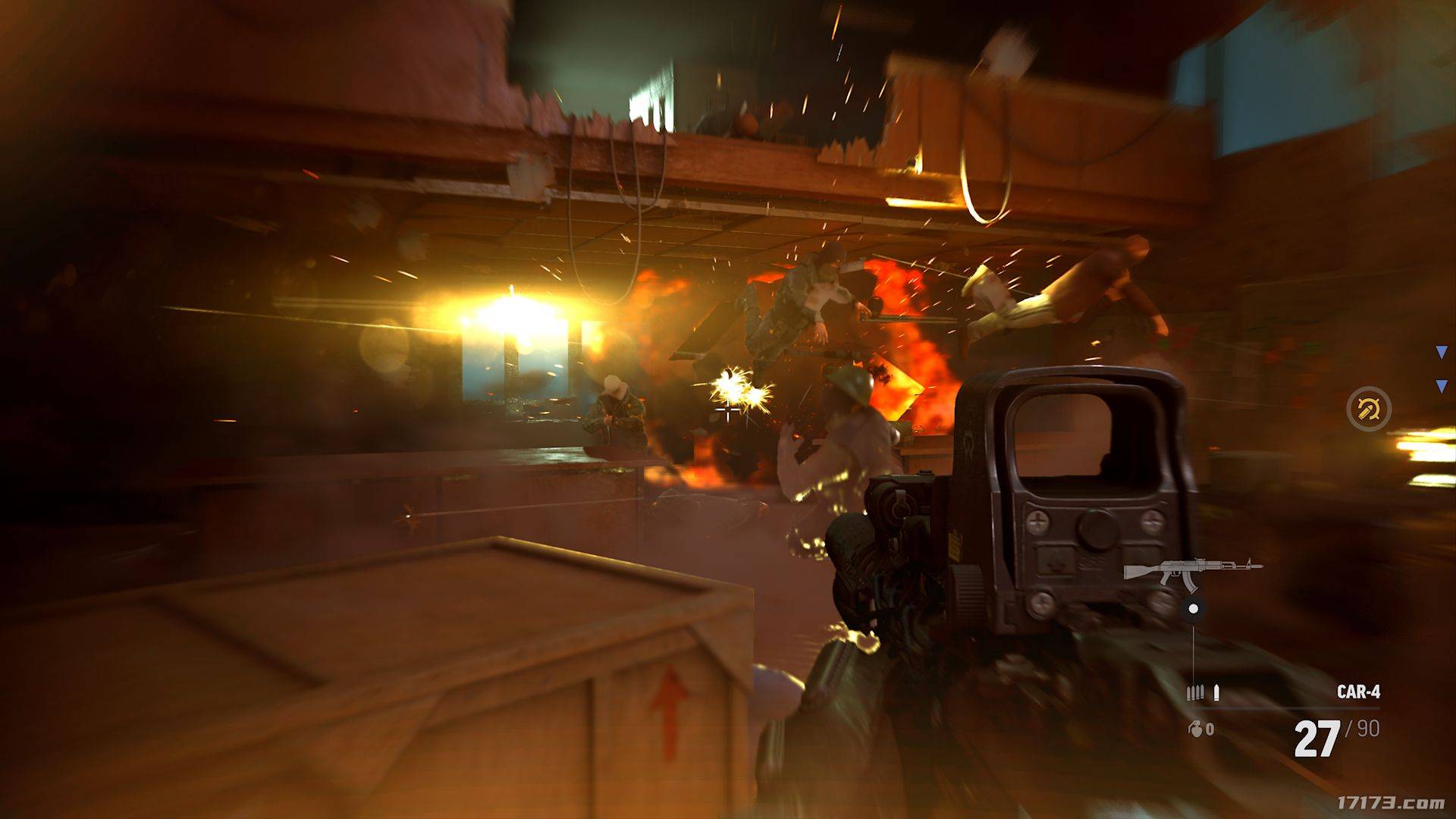
Task: Click the circular gold bullet status icon
Action: [1369, 409]
